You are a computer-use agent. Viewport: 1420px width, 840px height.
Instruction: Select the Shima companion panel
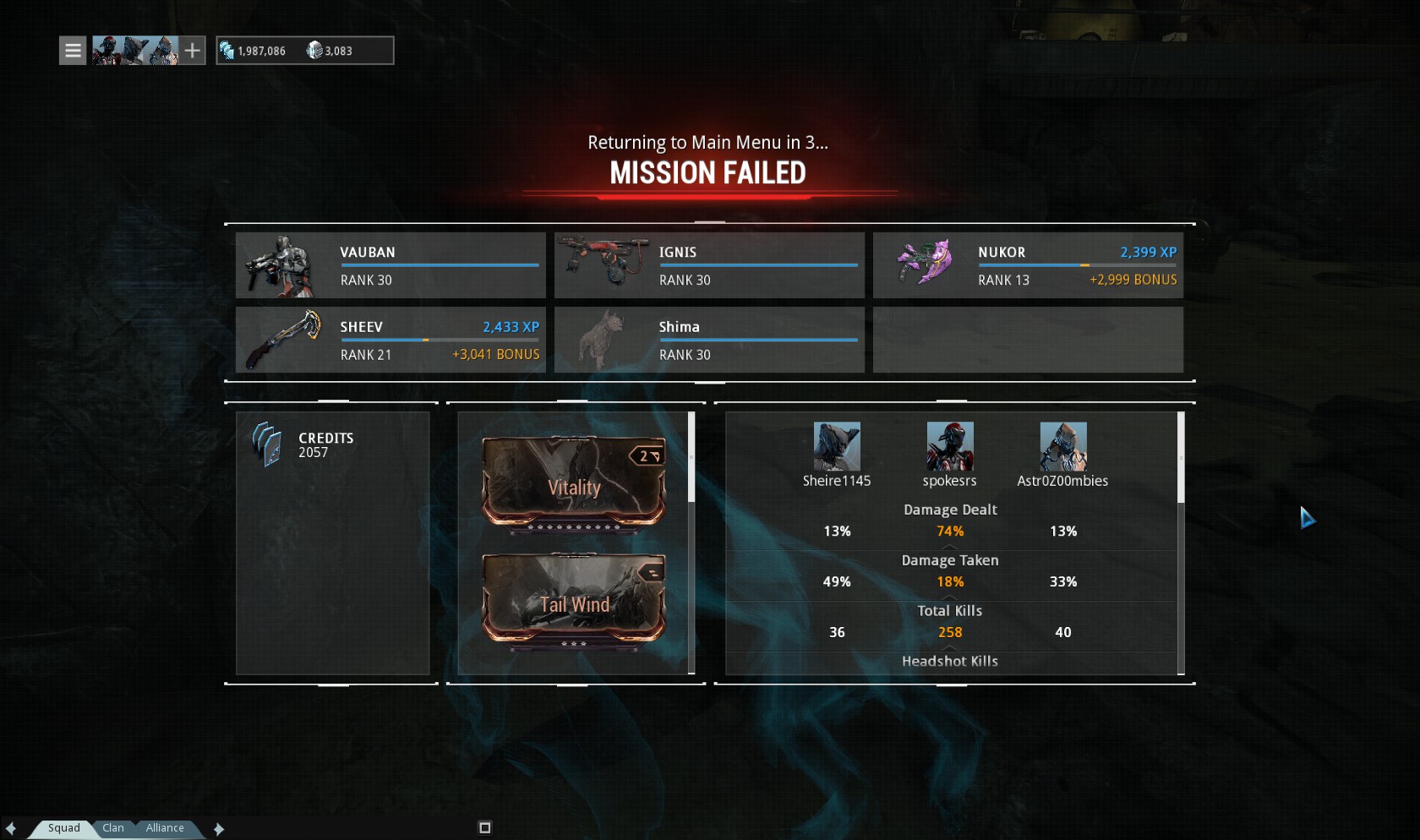coord(709,340)
